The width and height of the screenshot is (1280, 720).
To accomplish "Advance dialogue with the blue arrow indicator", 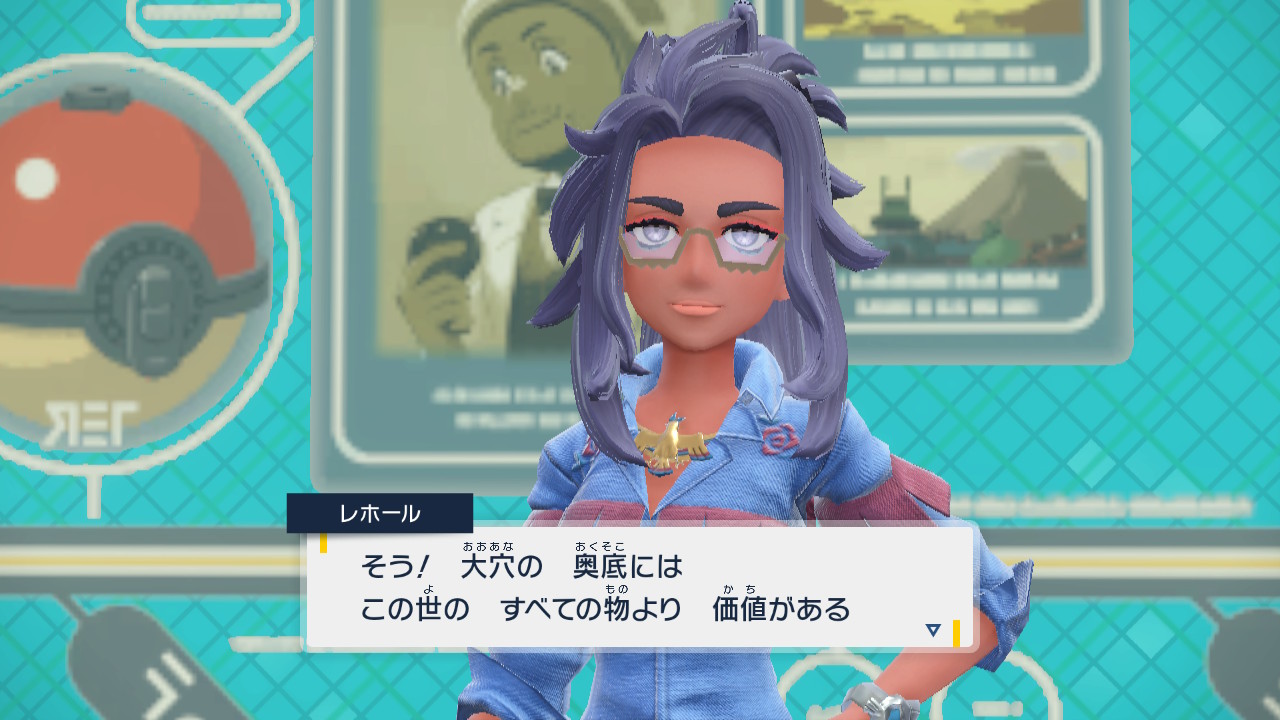I will coord(933,630).
